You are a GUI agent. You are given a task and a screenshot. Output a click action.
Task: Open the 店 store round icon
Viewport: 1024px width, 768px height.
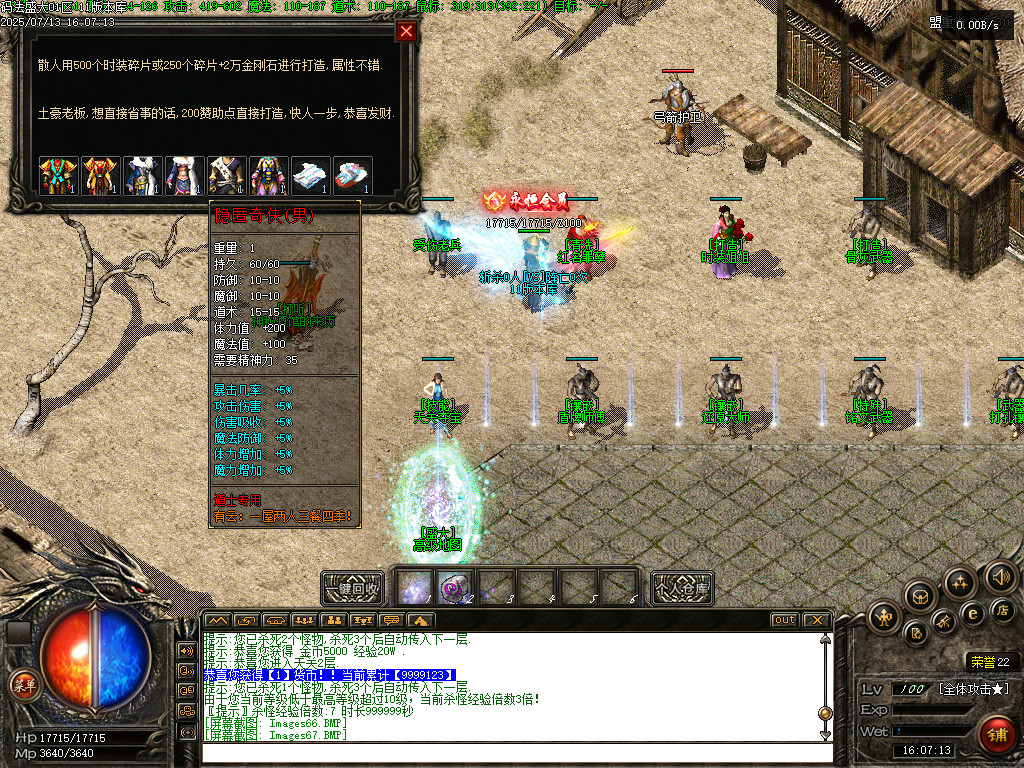pos(1003,609)
